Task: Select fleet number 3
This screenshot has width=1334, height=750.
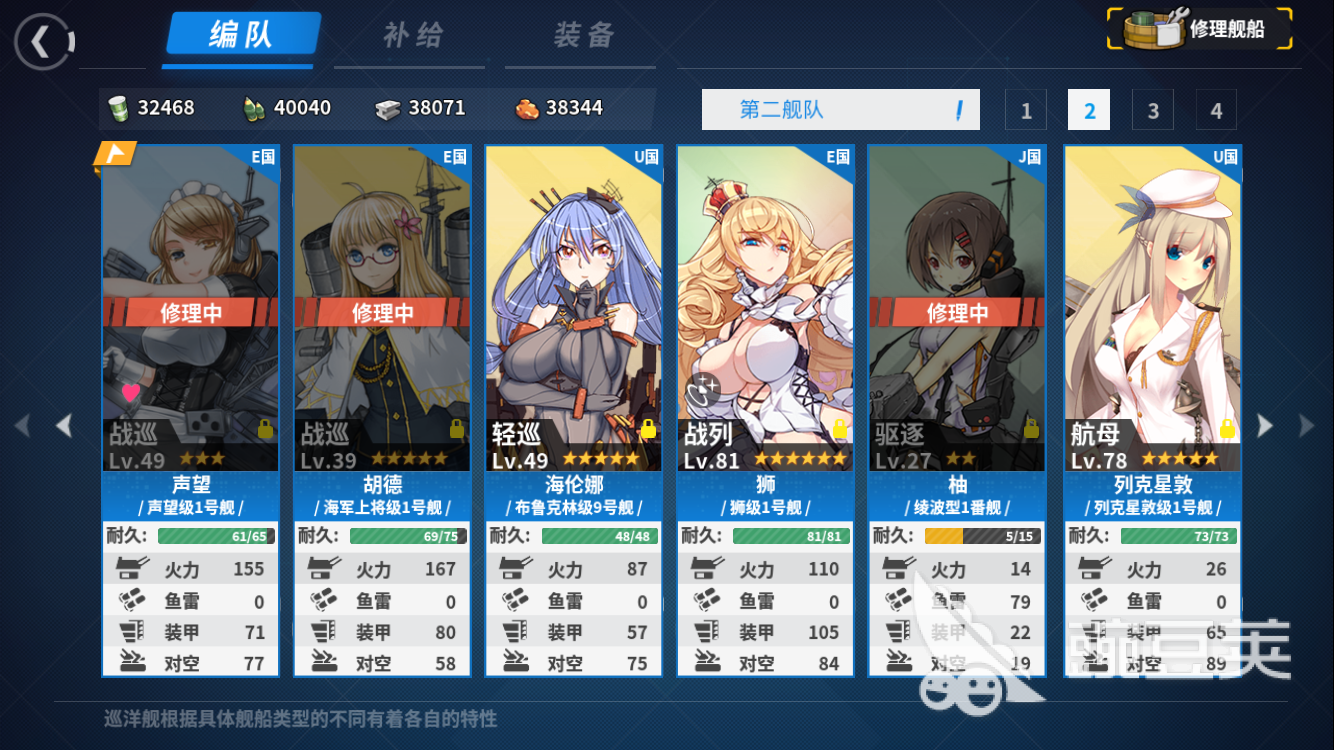Action: [1153, 110]
